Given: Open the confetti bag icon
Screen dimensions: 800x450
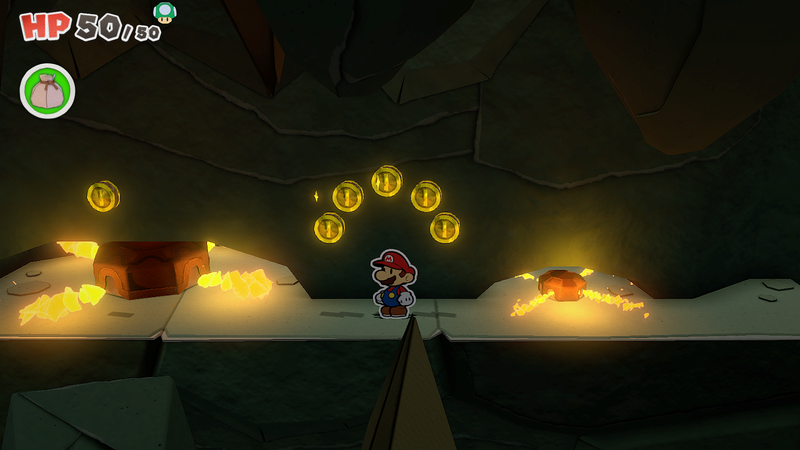Looking at the screenshot, I should [47, 91].
